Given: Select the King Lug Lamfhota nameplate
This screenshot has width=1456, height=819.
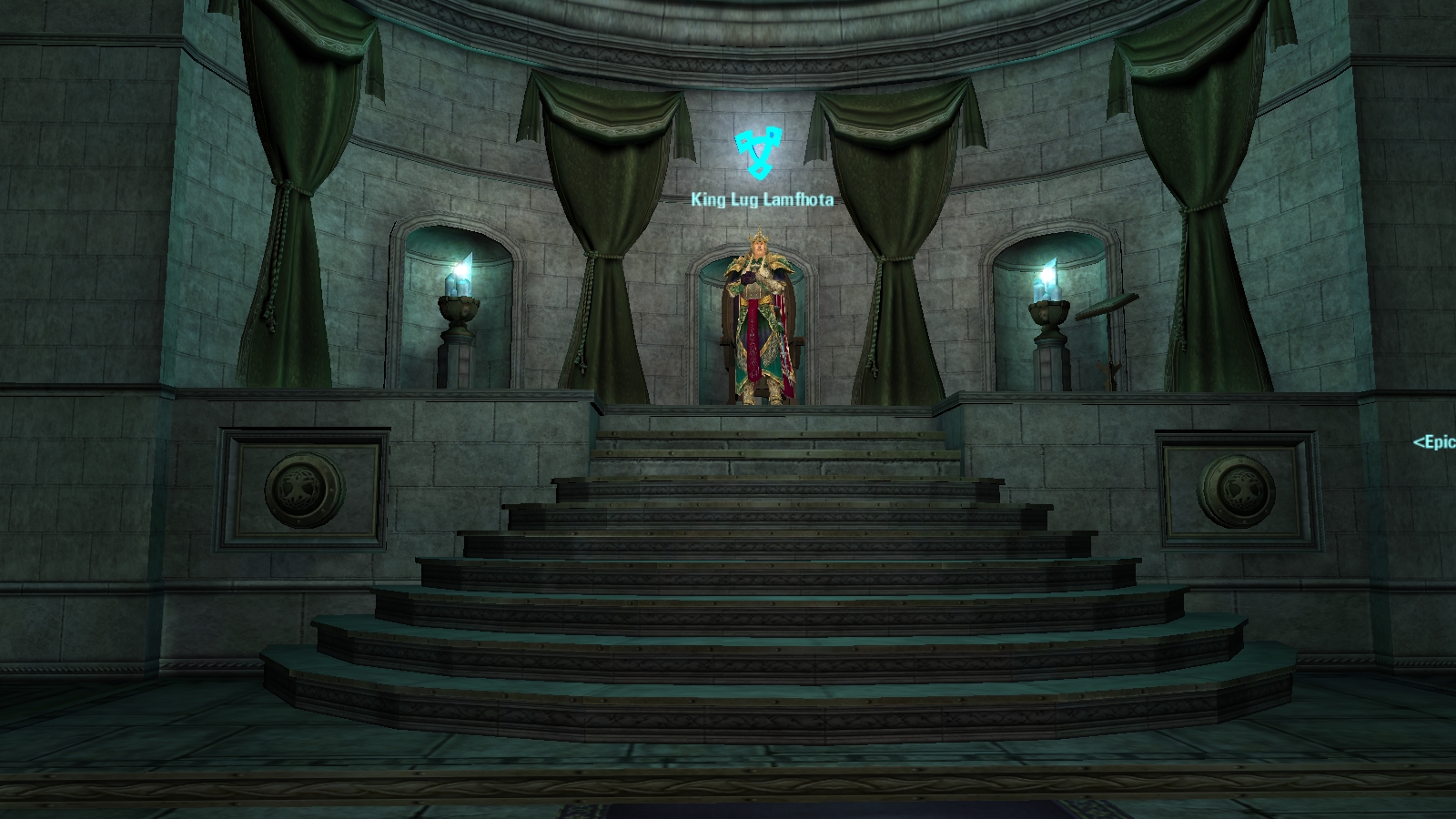Looking at the screenshot, I should click(x=762, y=199).
